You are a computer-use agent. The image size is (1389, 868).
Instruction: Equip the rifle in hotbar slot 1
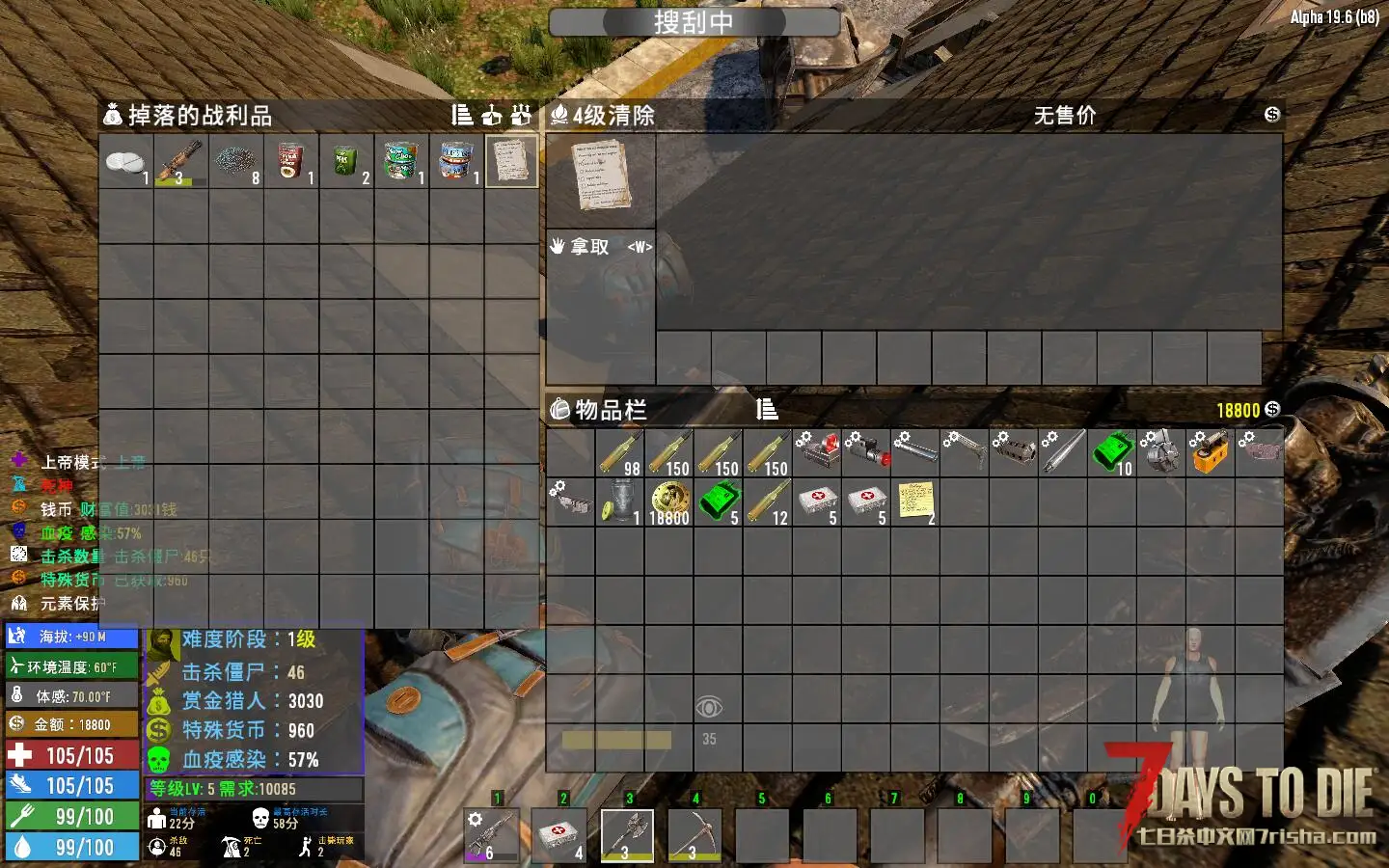490,834
